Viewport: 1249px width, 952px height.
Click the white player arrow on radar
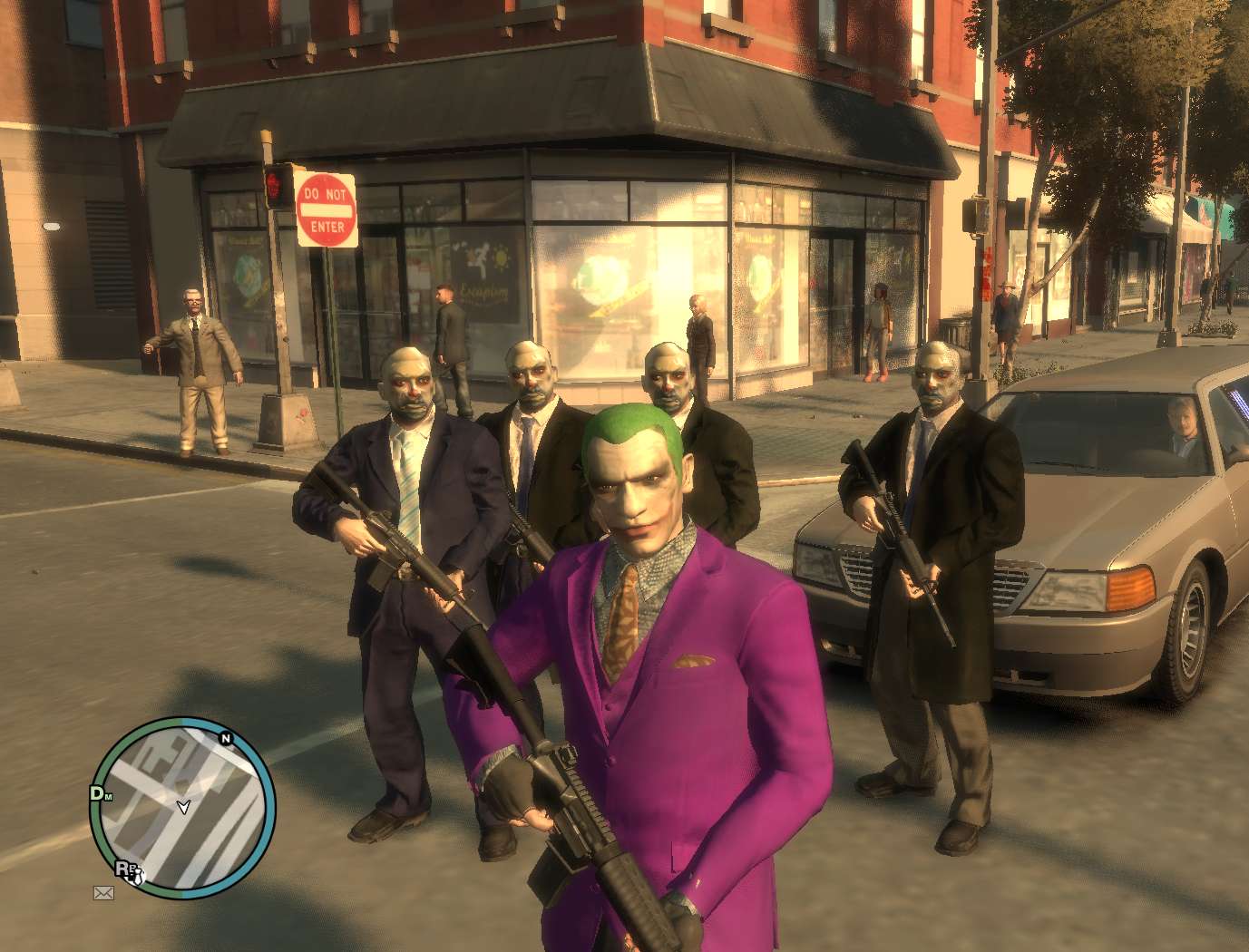(x=184, y=806)
